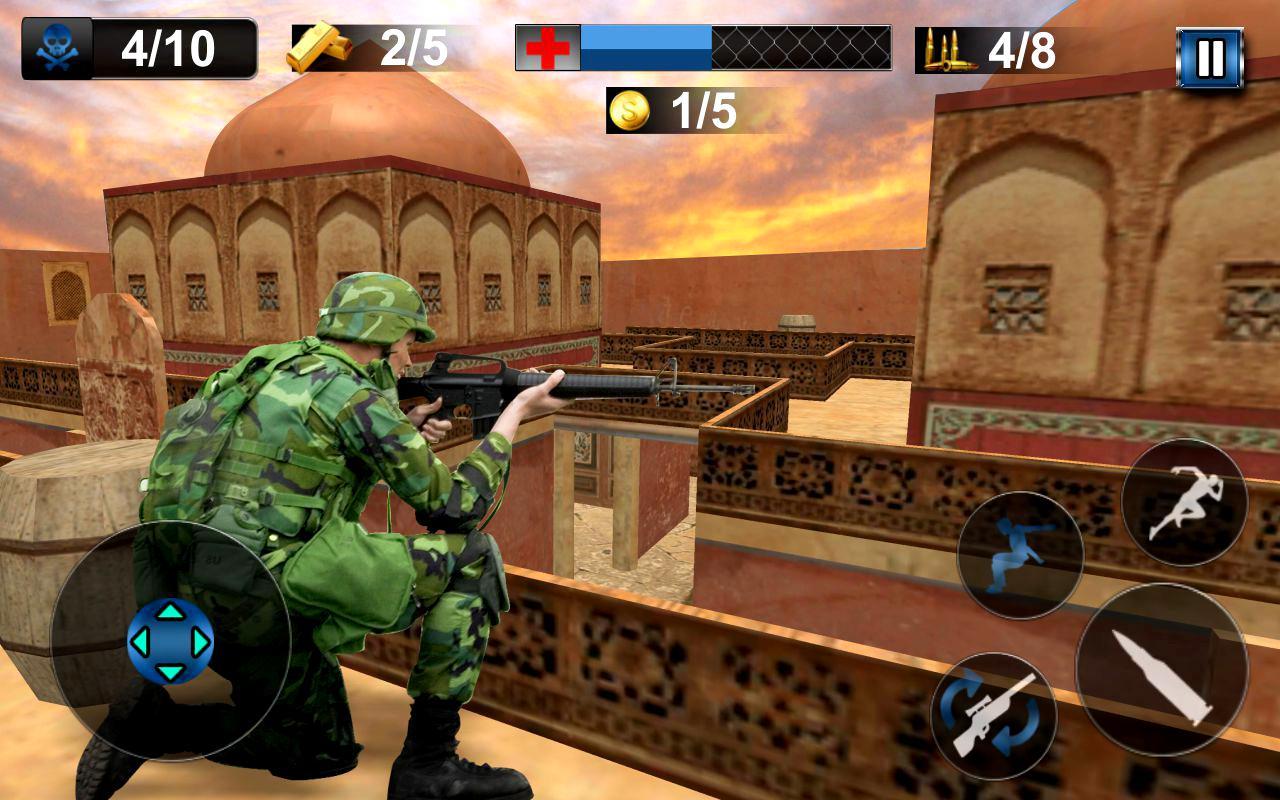This screenshot has width=1280, height=800.
Task: Tap the movement joystick pad
Action: (x=170, y=642)
